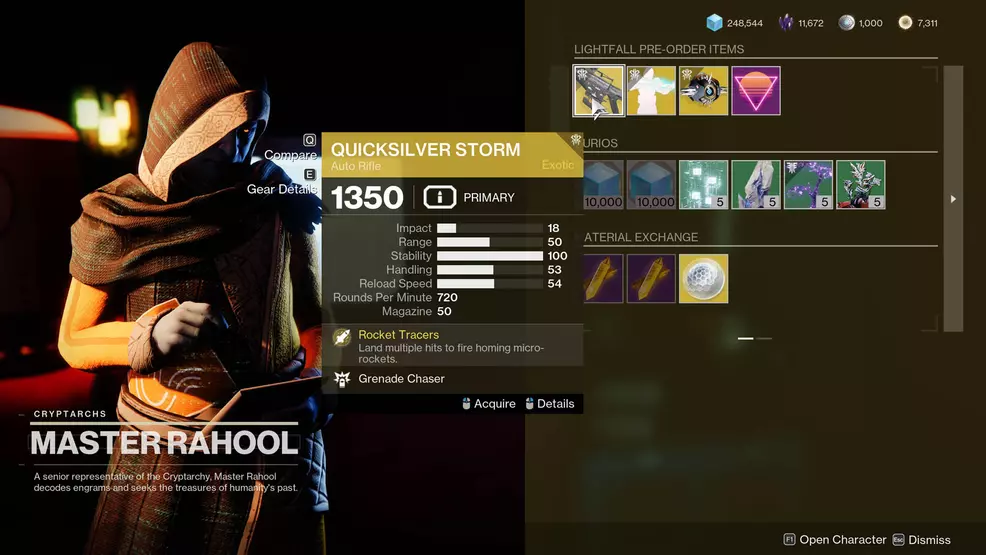The width and height of the screenshot is (986, 555).
Task: Select the white honeycomb sphere material
Action: pyautogui.click(x=703, y=279)
